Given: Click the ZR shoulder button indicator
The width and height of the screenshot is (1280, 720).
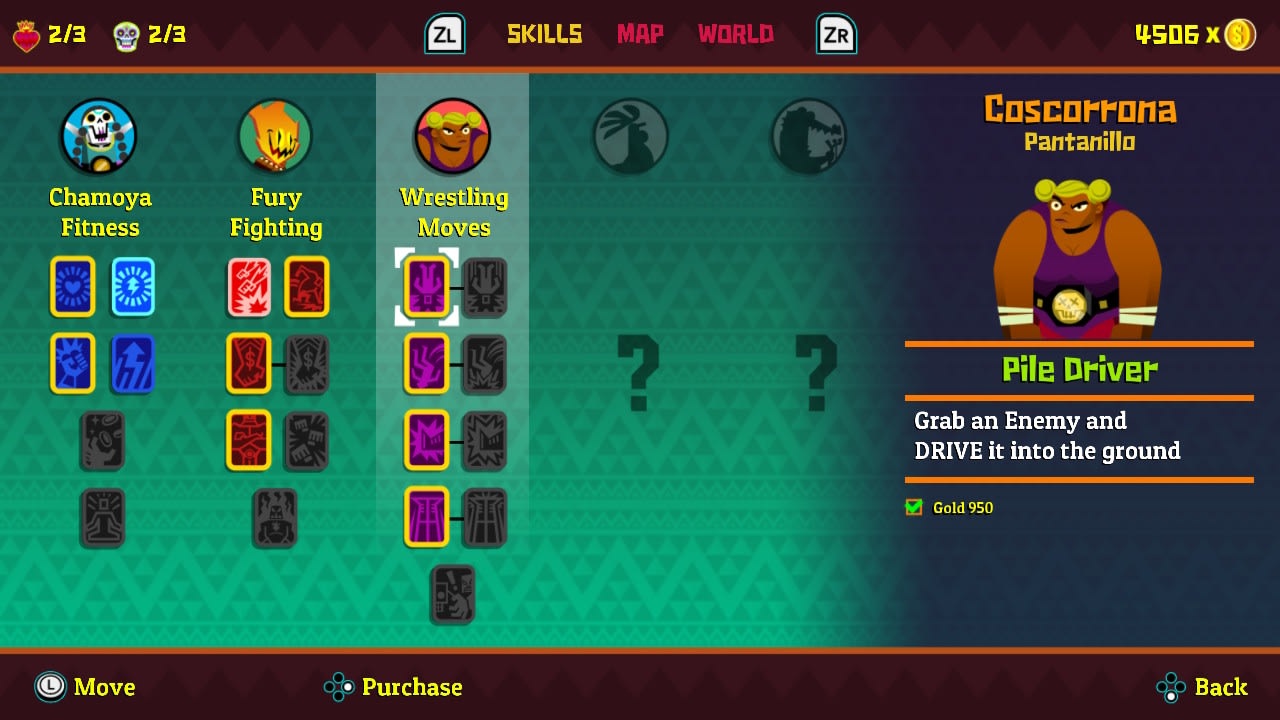Looking at the screenshot, I should pyautogui.click(x=835, y=33).
